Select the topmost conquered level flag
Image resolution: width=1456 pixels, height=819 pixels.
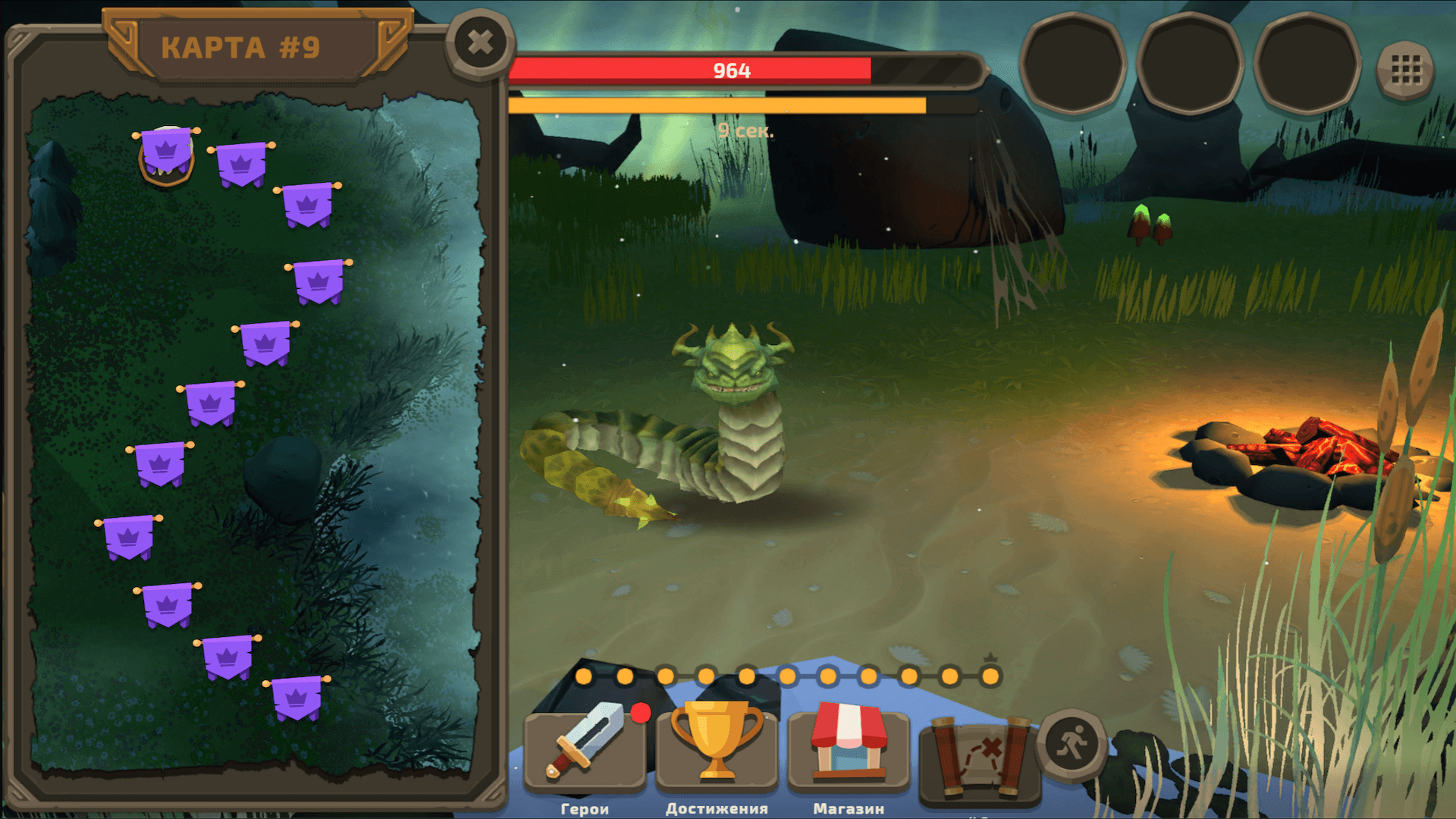165,152
